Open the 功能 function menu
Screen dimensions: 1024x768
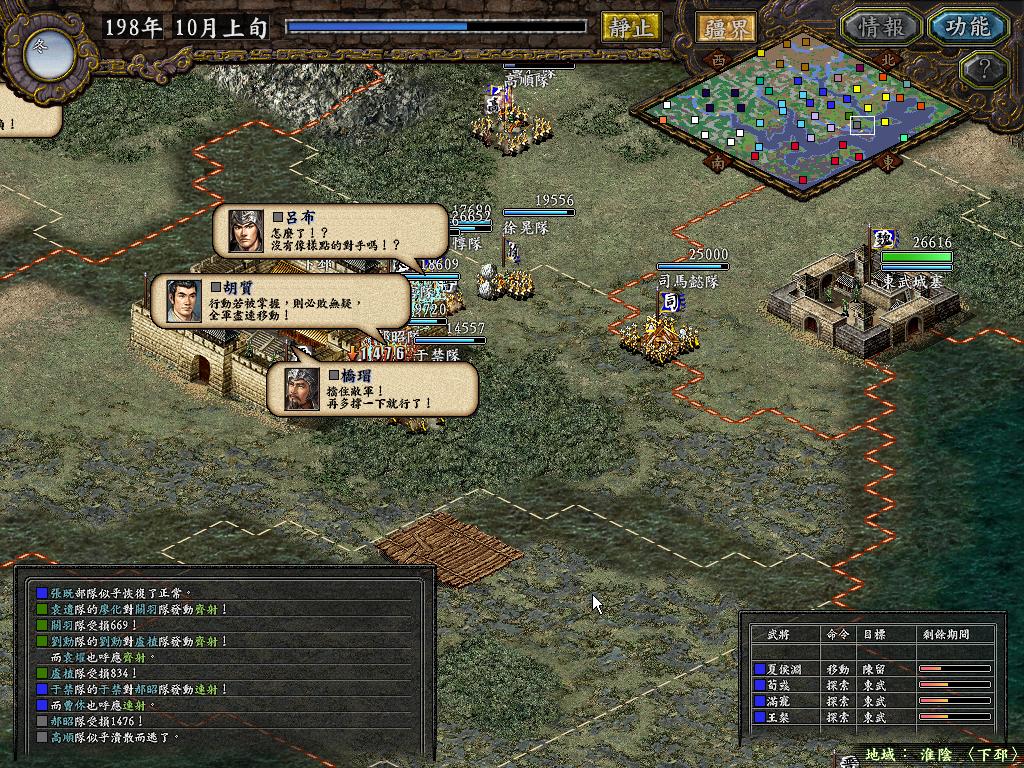pos(966,27)
